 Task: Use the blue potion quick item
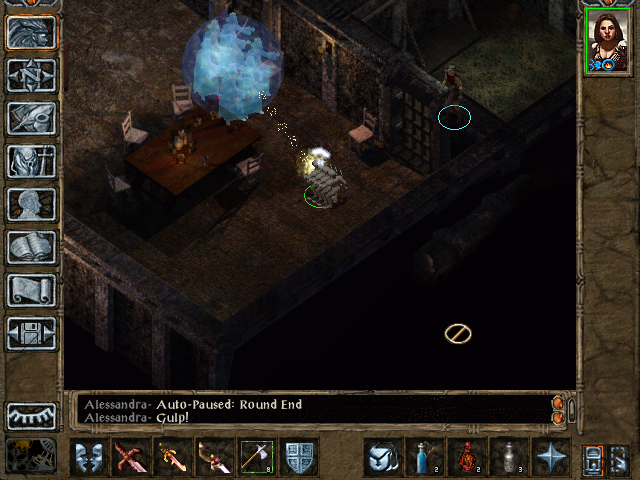coord(424,457)
